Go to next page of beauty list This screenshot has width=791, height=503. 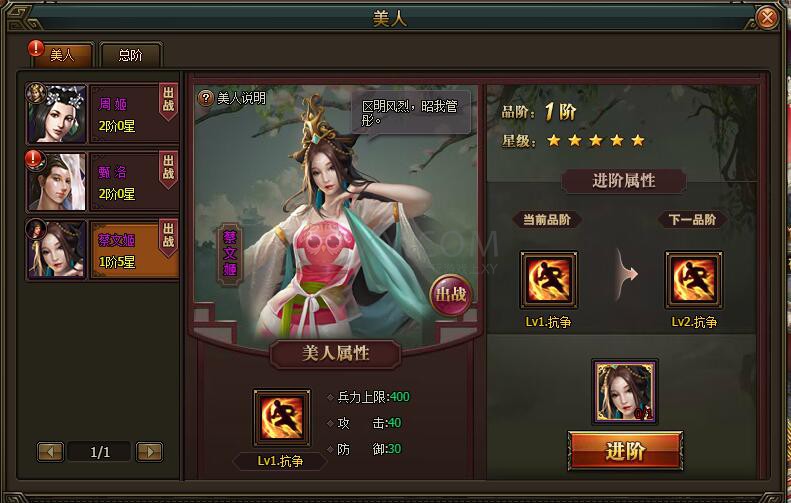(149, 452)
